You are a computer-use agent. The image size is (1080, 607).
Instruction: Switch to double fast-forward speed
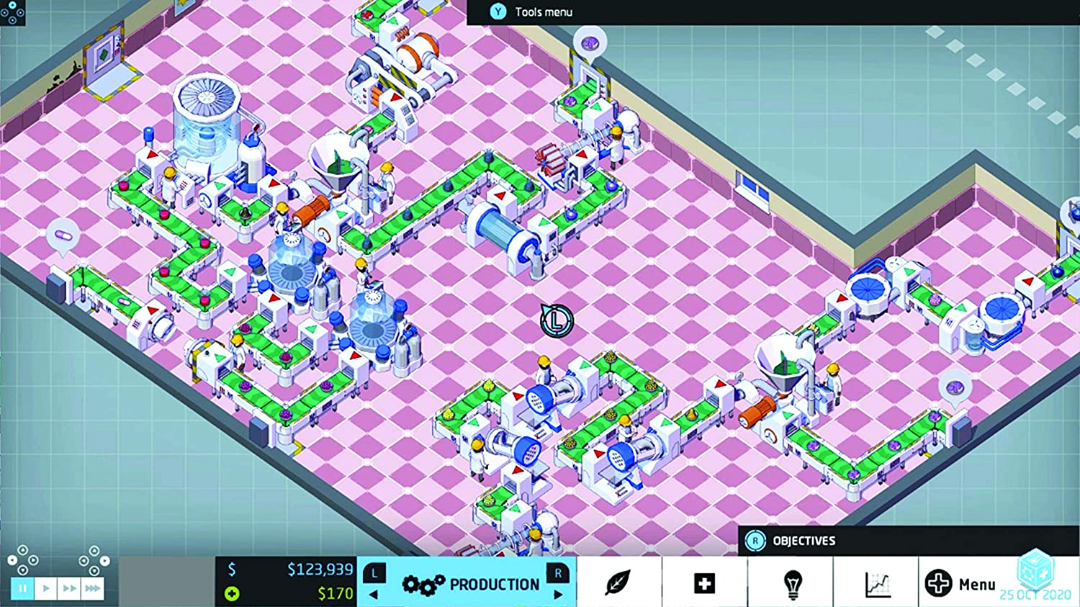(x=68, y=589)
